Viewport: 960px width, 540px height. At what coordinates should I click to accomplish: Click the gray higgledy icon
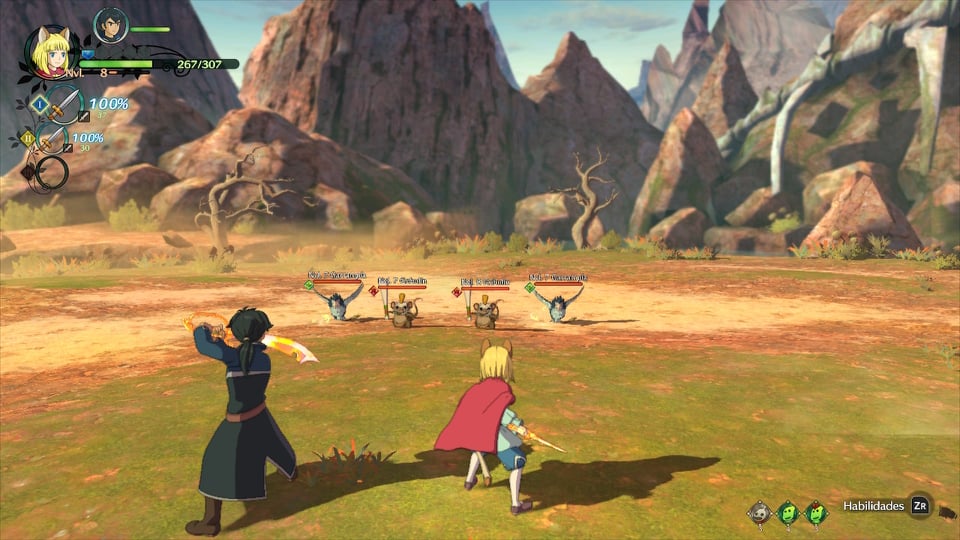pos(760,513)
